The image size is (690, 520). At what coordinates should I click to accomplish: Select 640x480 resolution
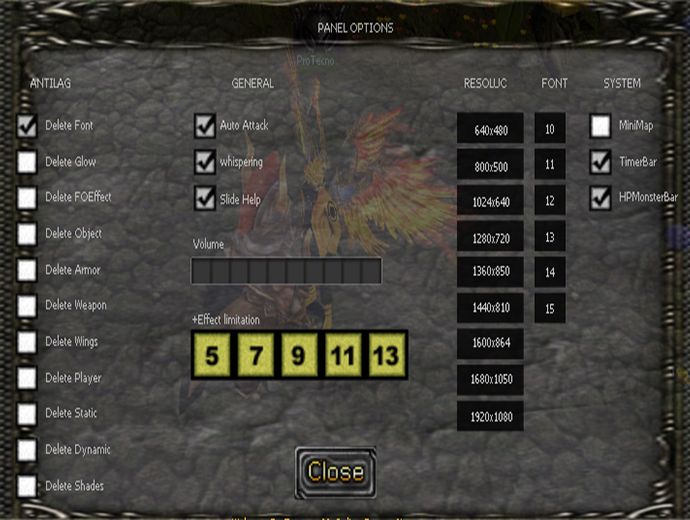coord(490,130)
